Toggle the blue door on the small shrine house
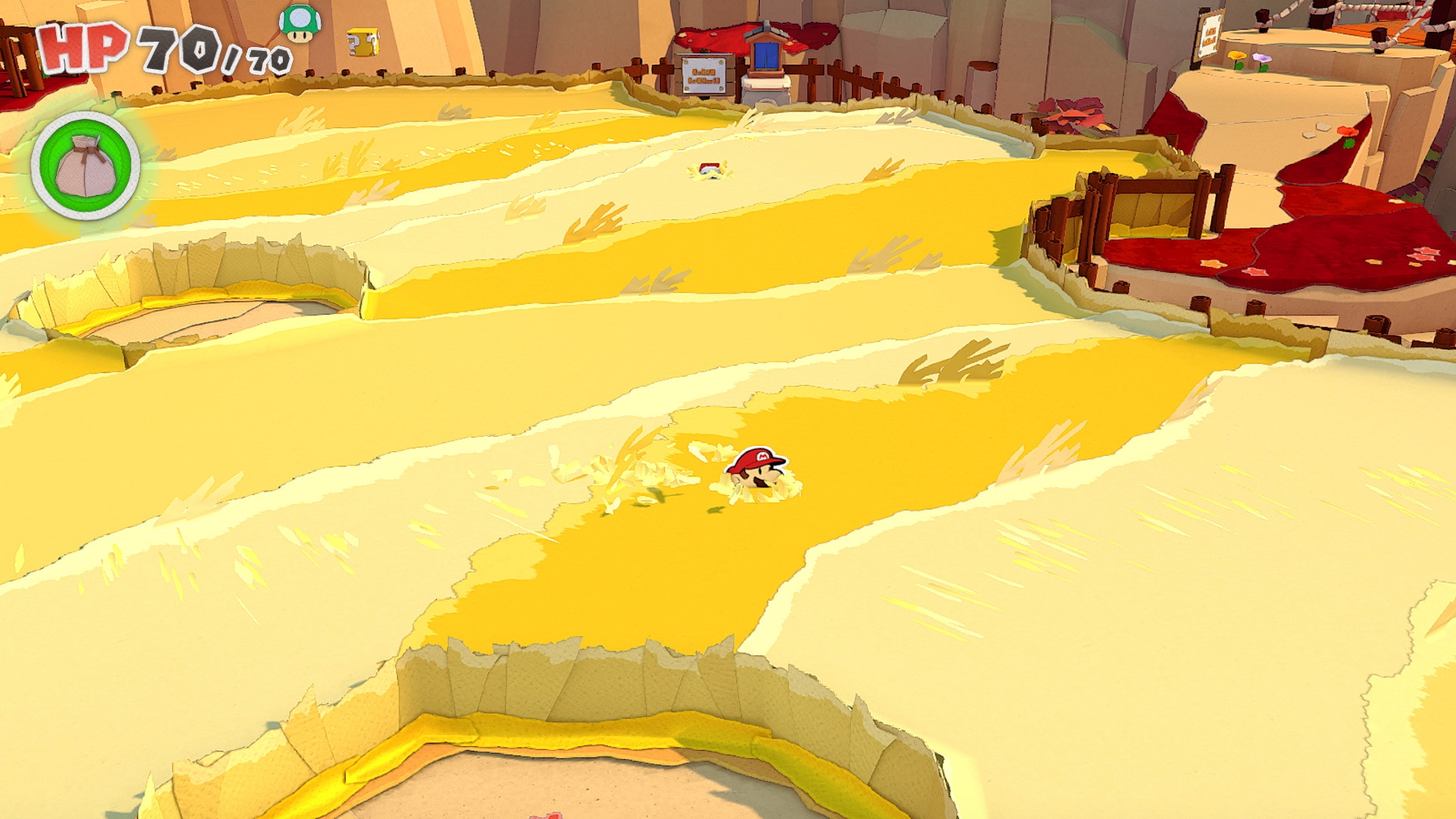This screenshot has width=1456, height=819. point(766,55)
